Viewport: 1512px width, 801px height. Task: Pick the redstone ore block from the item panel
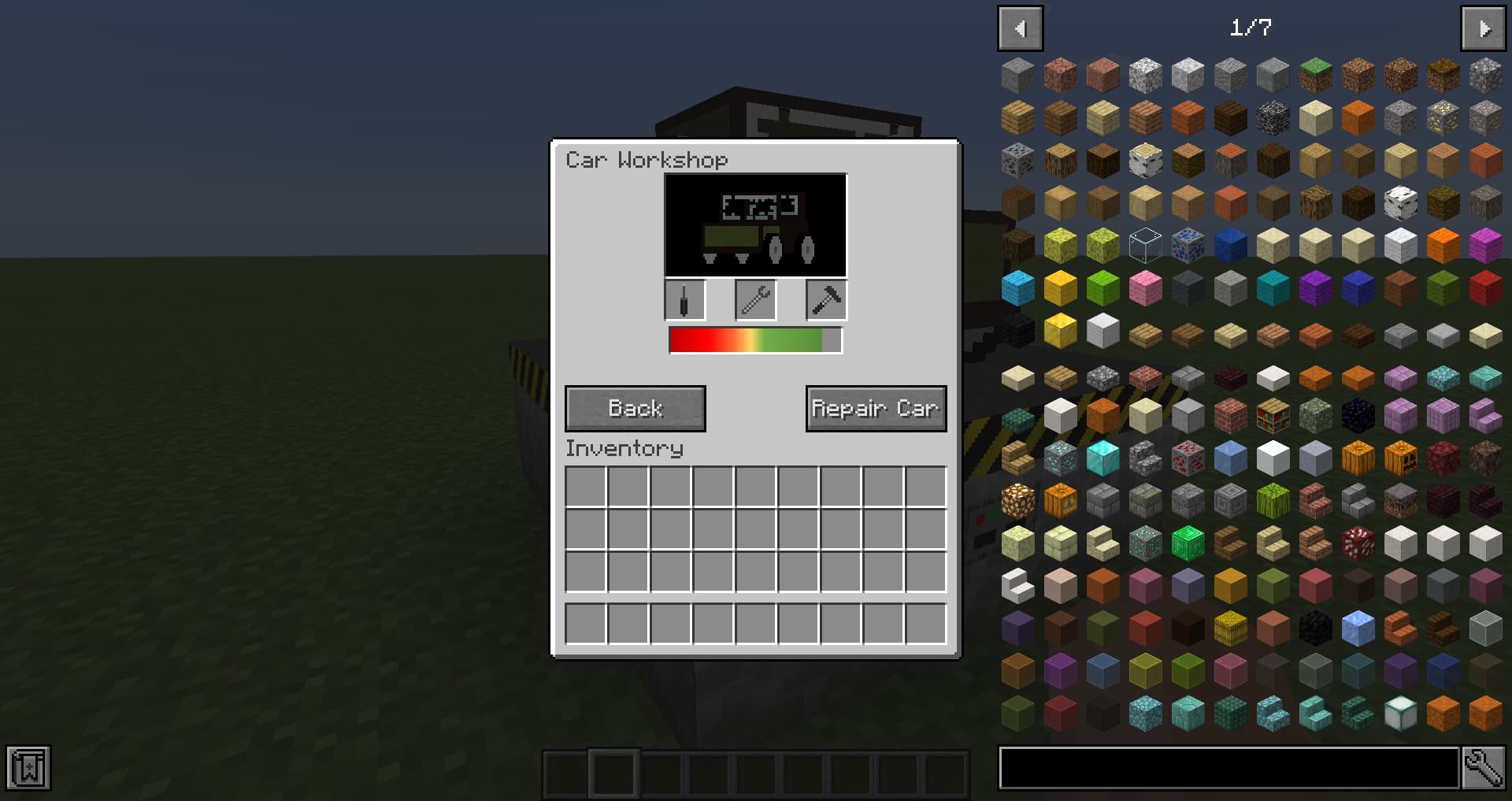coord(1190,458)
